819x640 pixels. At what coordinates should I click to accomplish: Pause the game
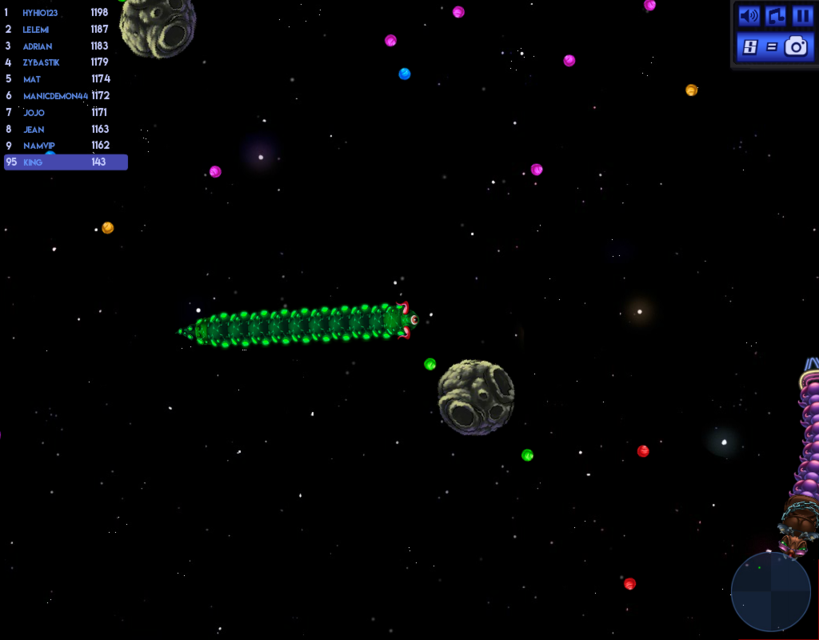pyautogui.click(x=802, y=16)
